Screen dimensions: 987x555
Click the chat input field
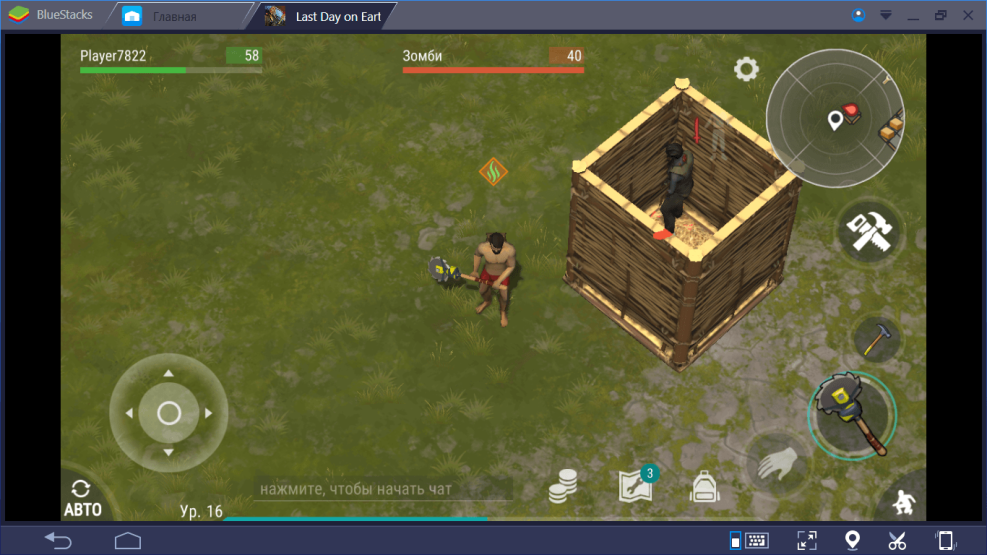point(382,489)
